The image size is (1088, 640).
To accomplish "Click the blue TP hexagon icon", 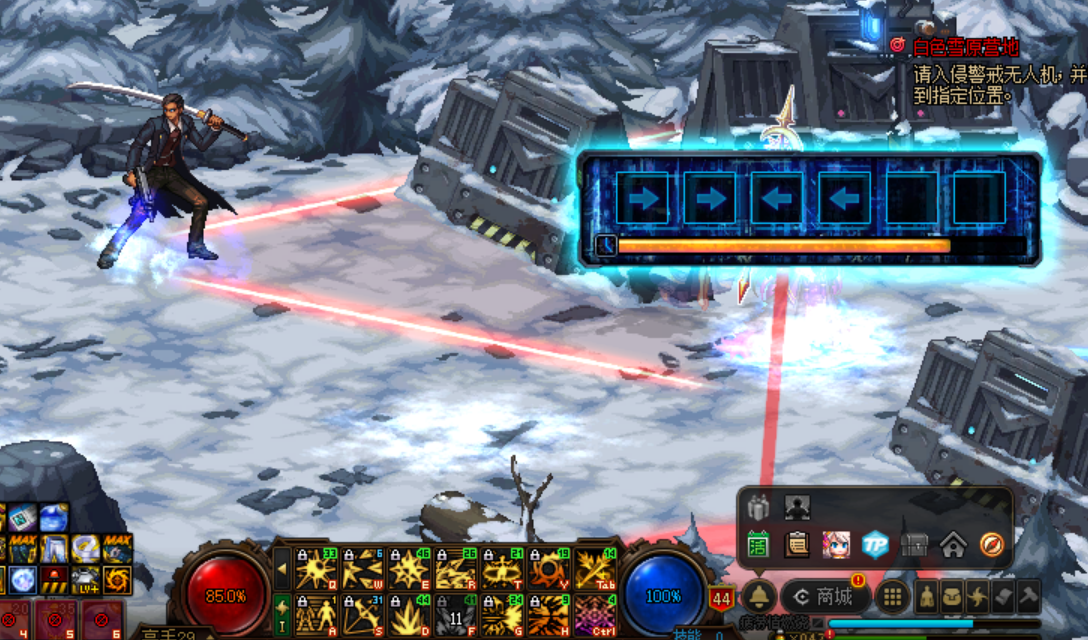I will 876,544.
